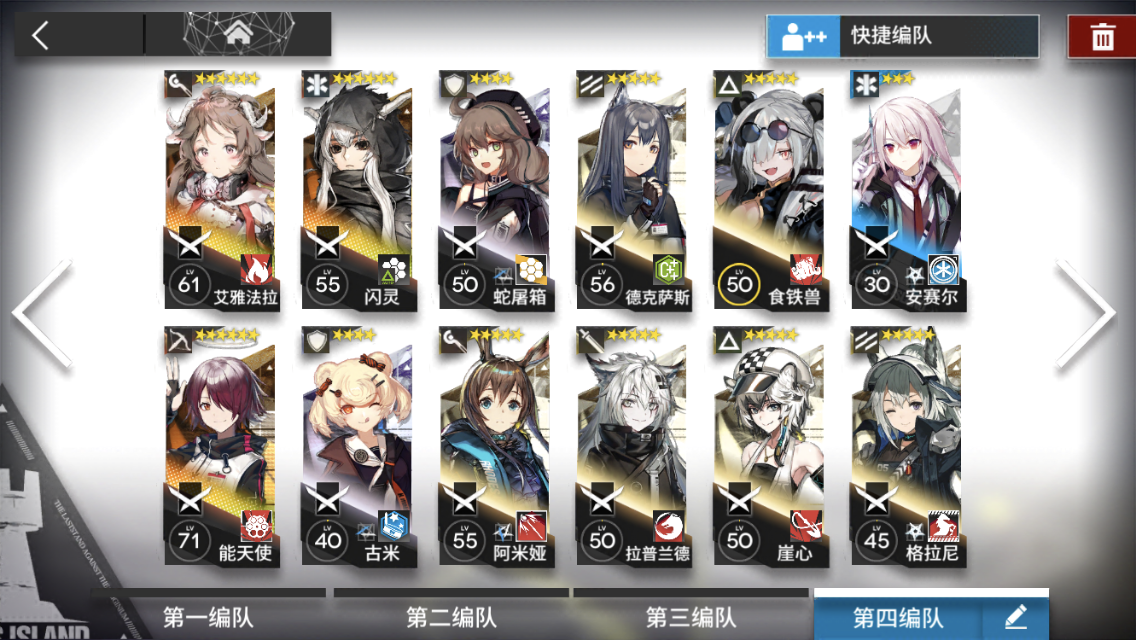Pick the 格拉尼 operator card
The width and height of the screenshot is (1136, 640).
coord(906,445)
